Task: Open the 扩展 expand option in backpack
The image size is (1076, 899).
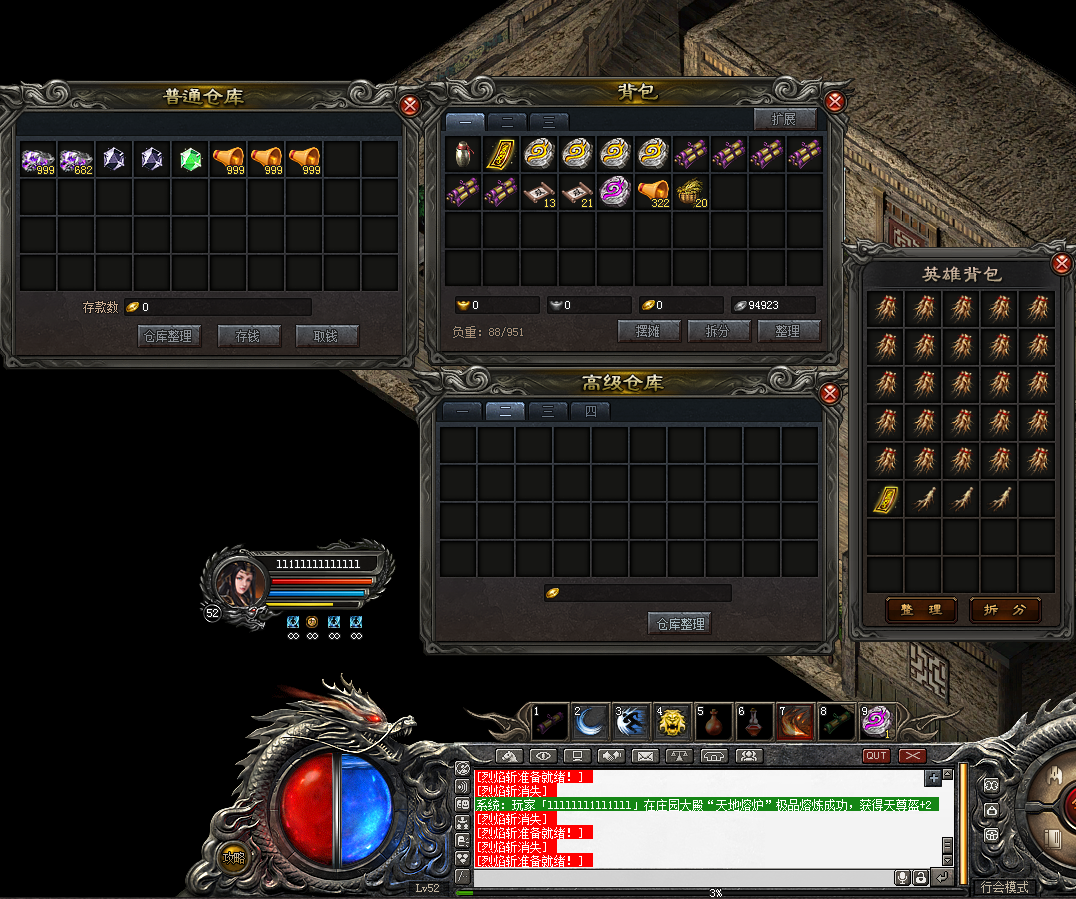Action: 784,119
